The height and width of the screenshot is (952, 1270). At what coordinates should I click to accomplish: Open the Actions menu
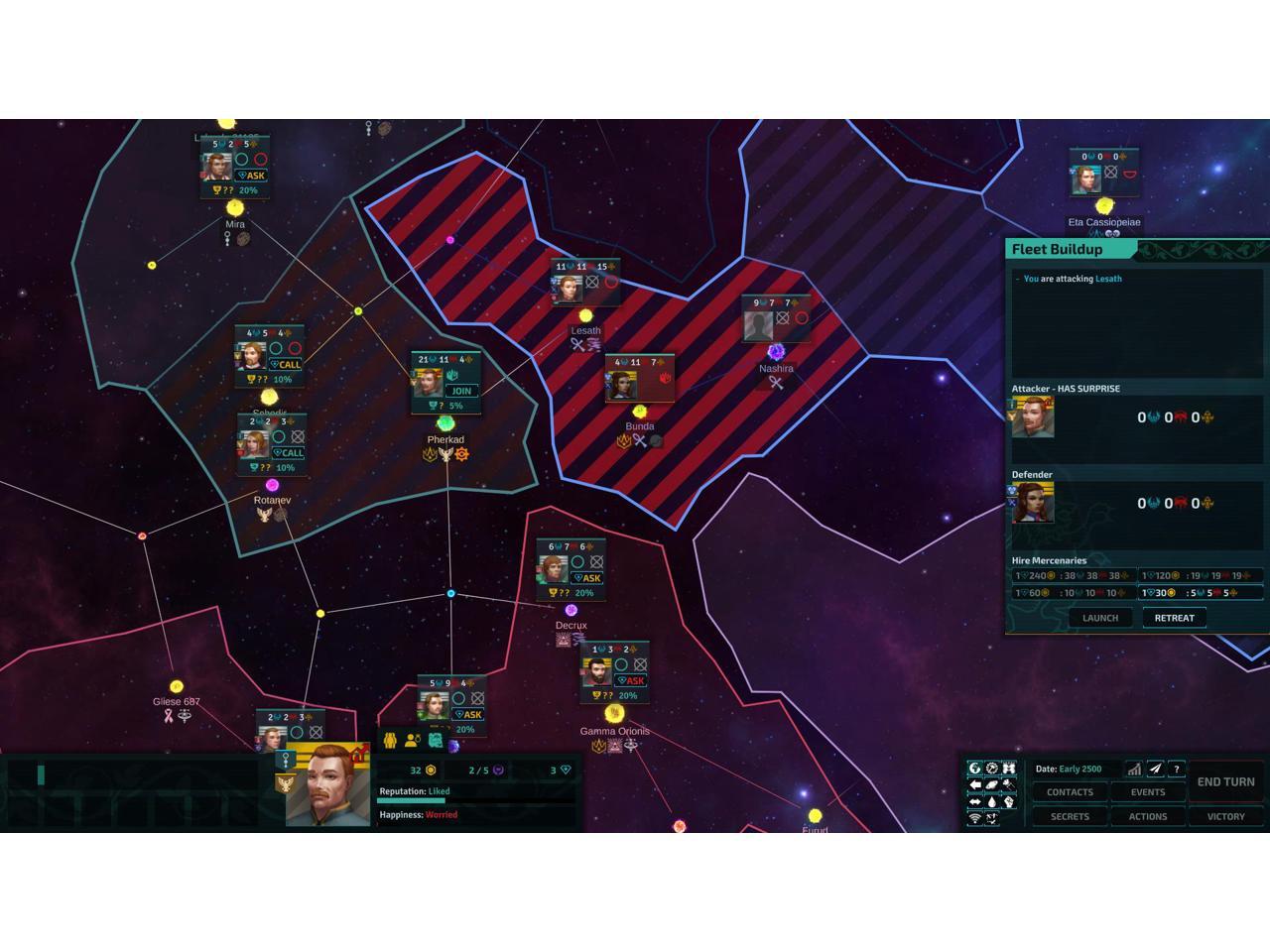[1148, 817]
